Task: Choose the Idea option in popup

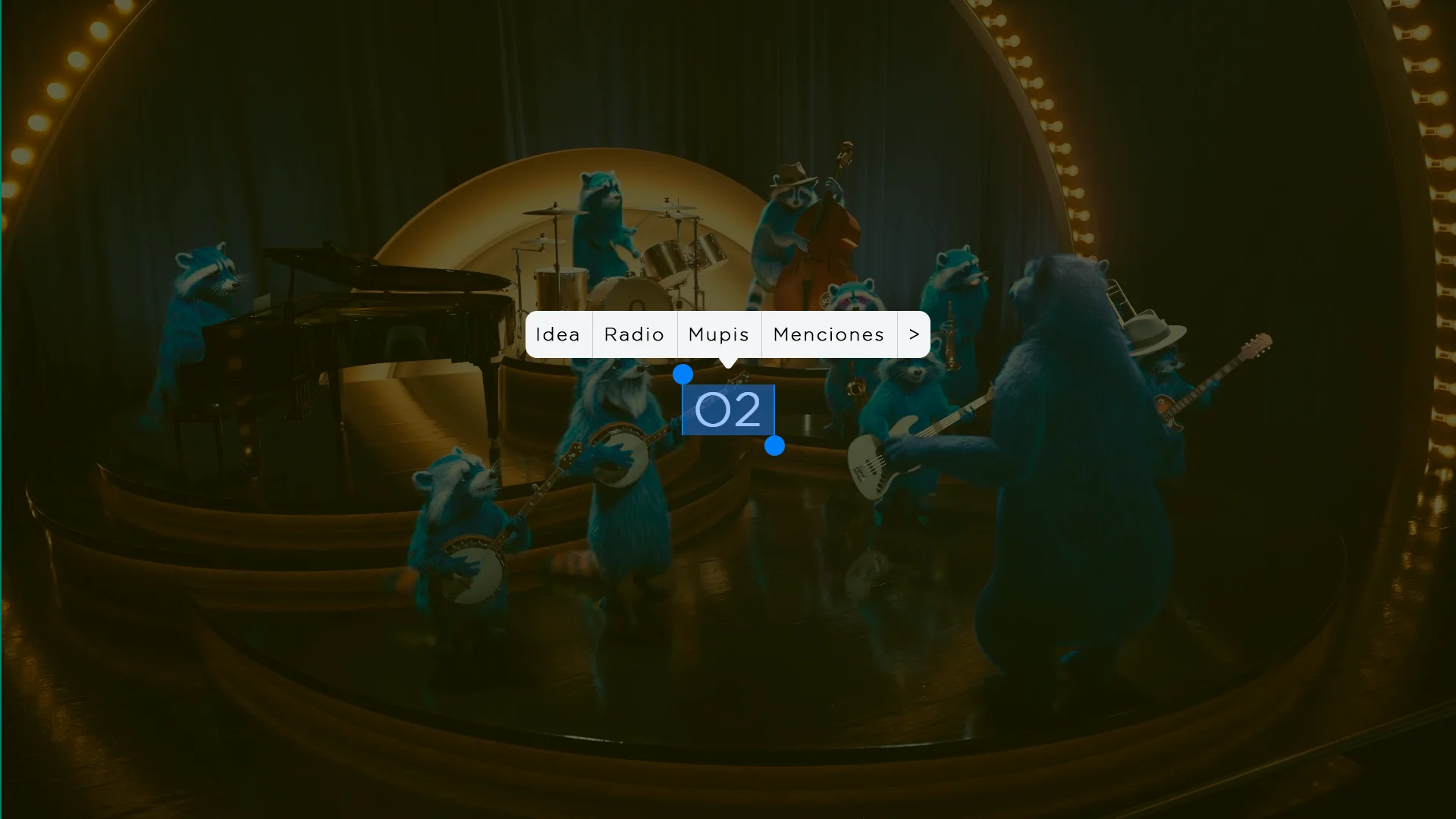Action: coord(558,334)
